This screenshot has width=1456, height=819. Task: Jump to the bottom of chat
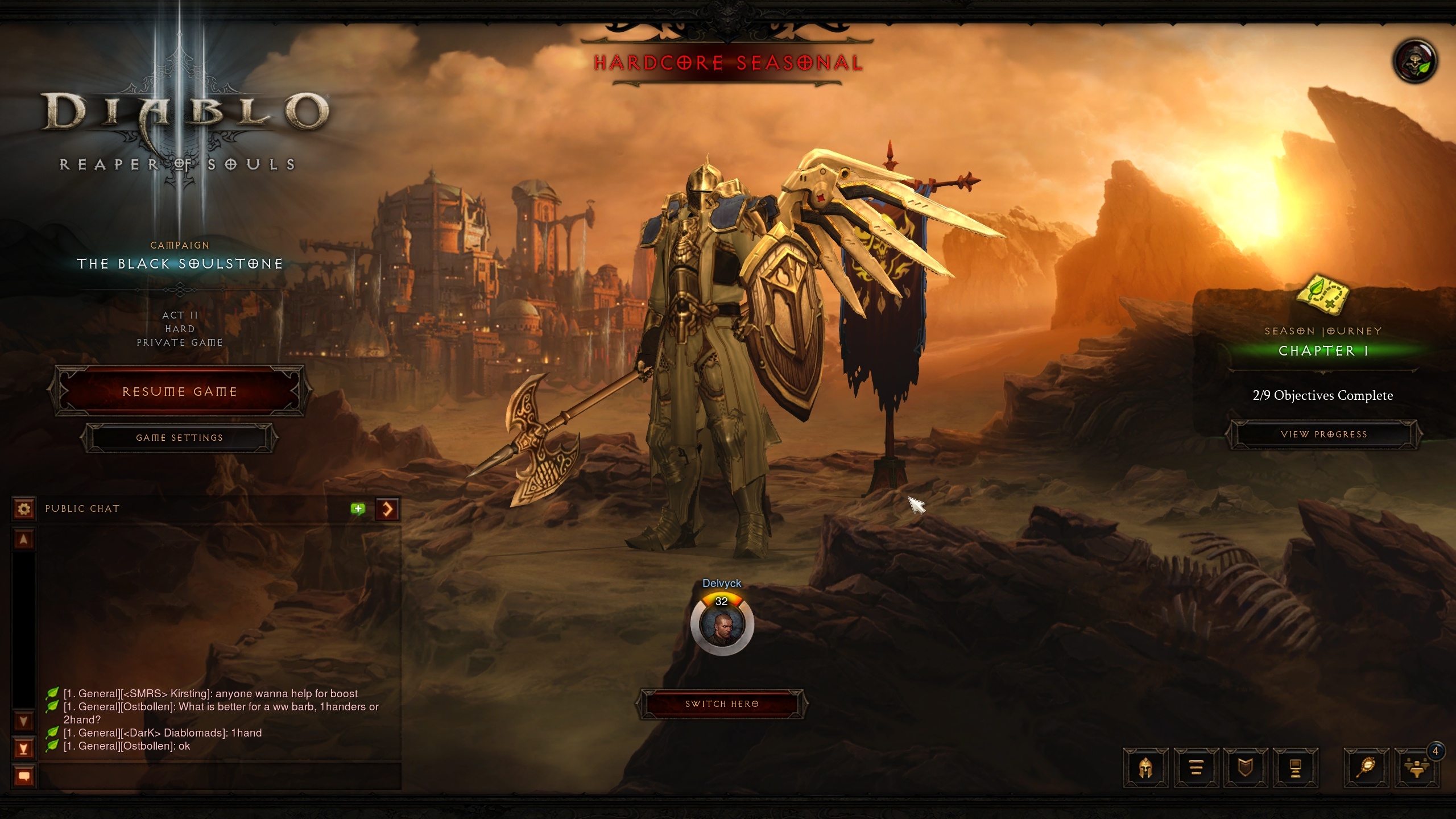click(x=24, y=748)
